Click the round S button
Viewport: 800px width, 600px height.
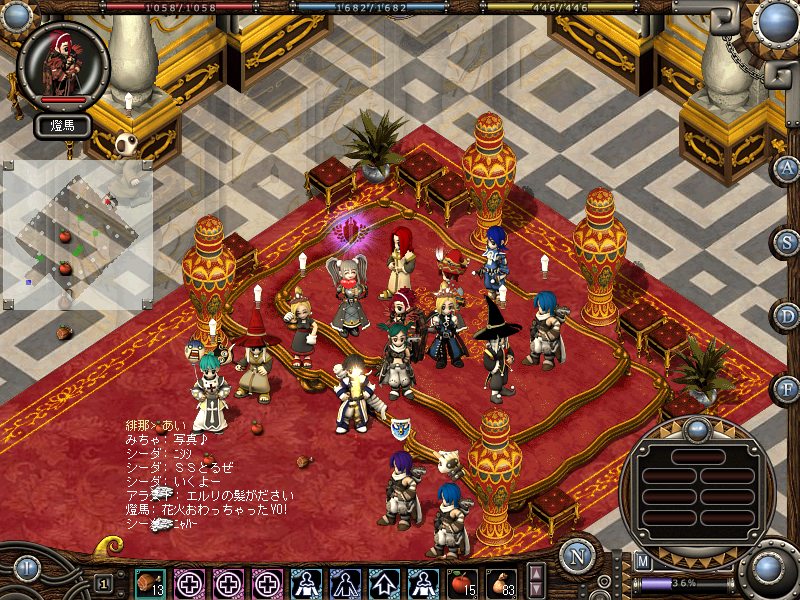[x=787, y=242]
